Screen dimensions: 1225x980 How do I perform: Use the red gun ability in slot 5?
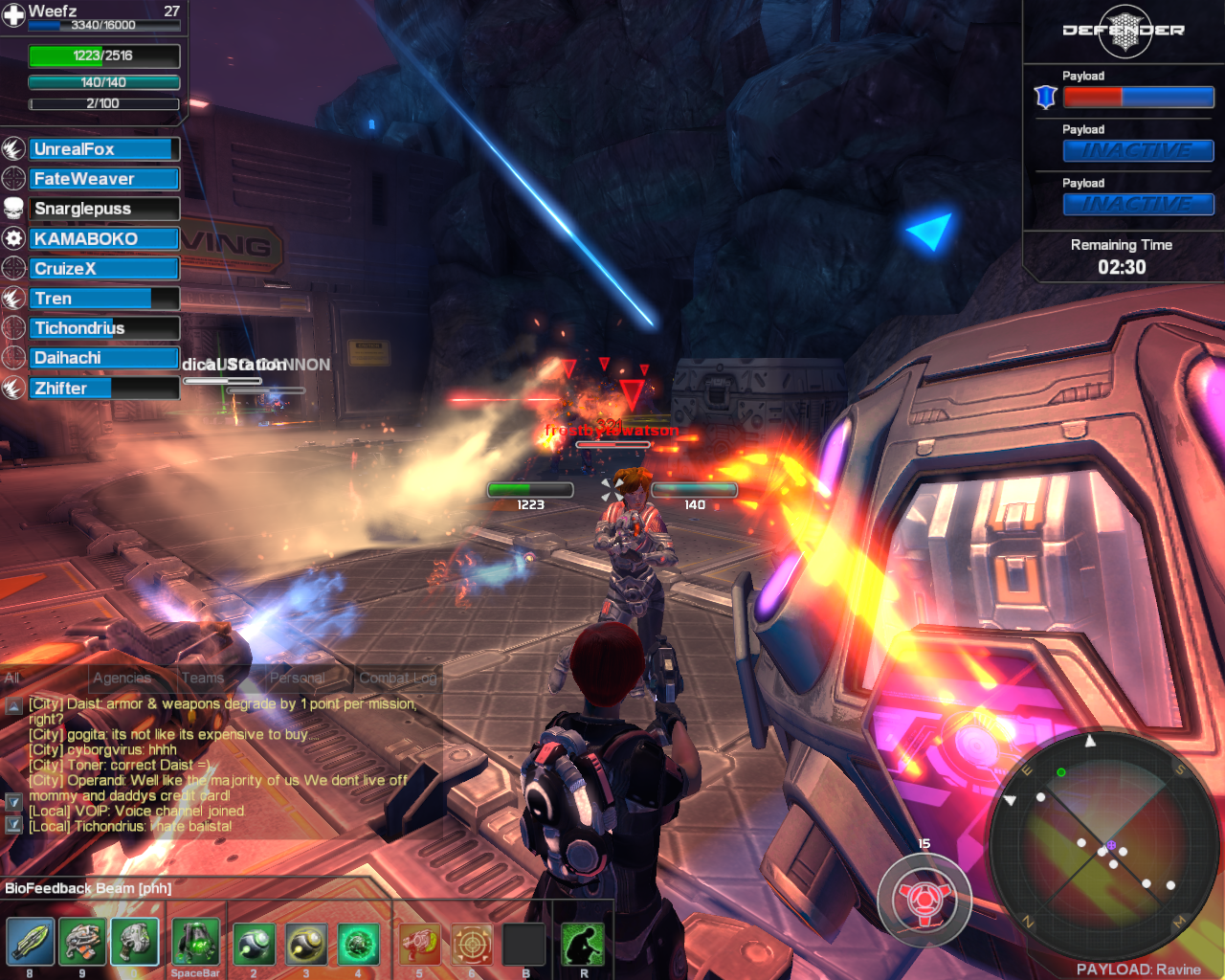click(x=419, y=945)
